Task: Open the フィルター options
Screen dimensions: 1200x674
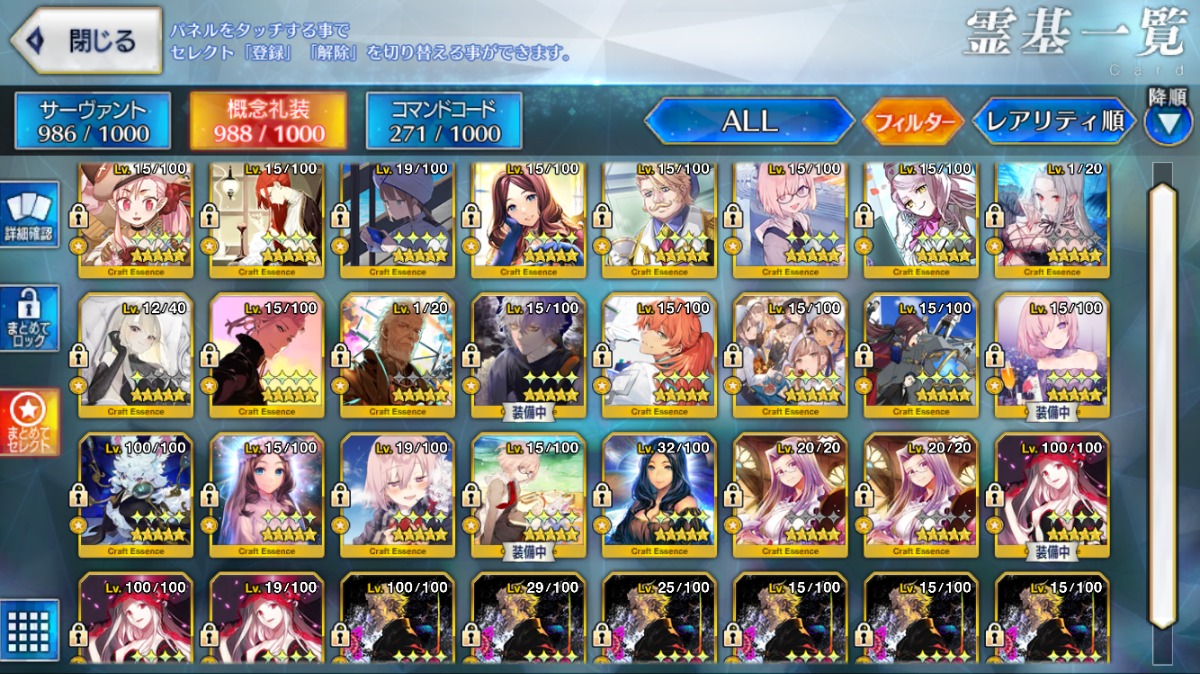Action: tap(913, 122)
